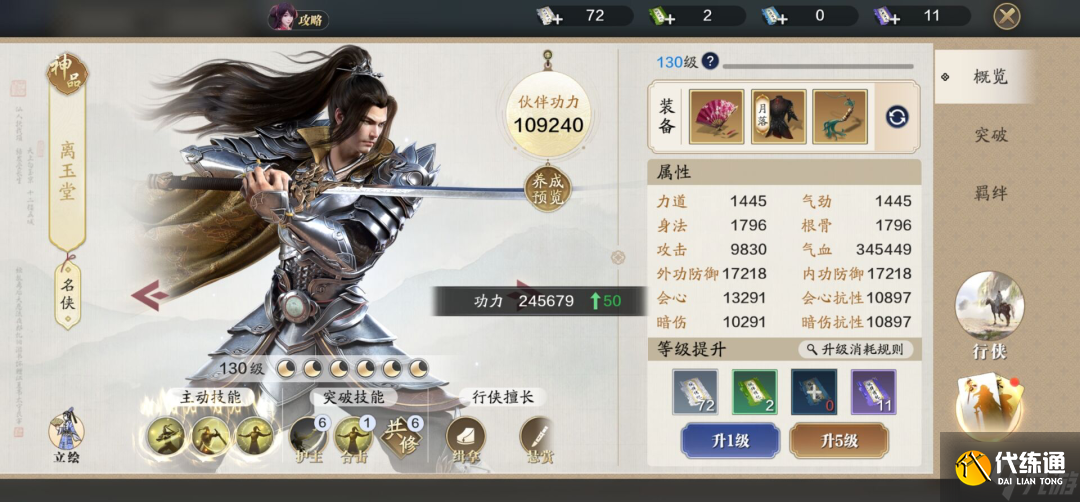Select the 护主 breakthrough skill
Image resolution: width=1080 pixels, height=502 pixels.
(x=308, y=437)
